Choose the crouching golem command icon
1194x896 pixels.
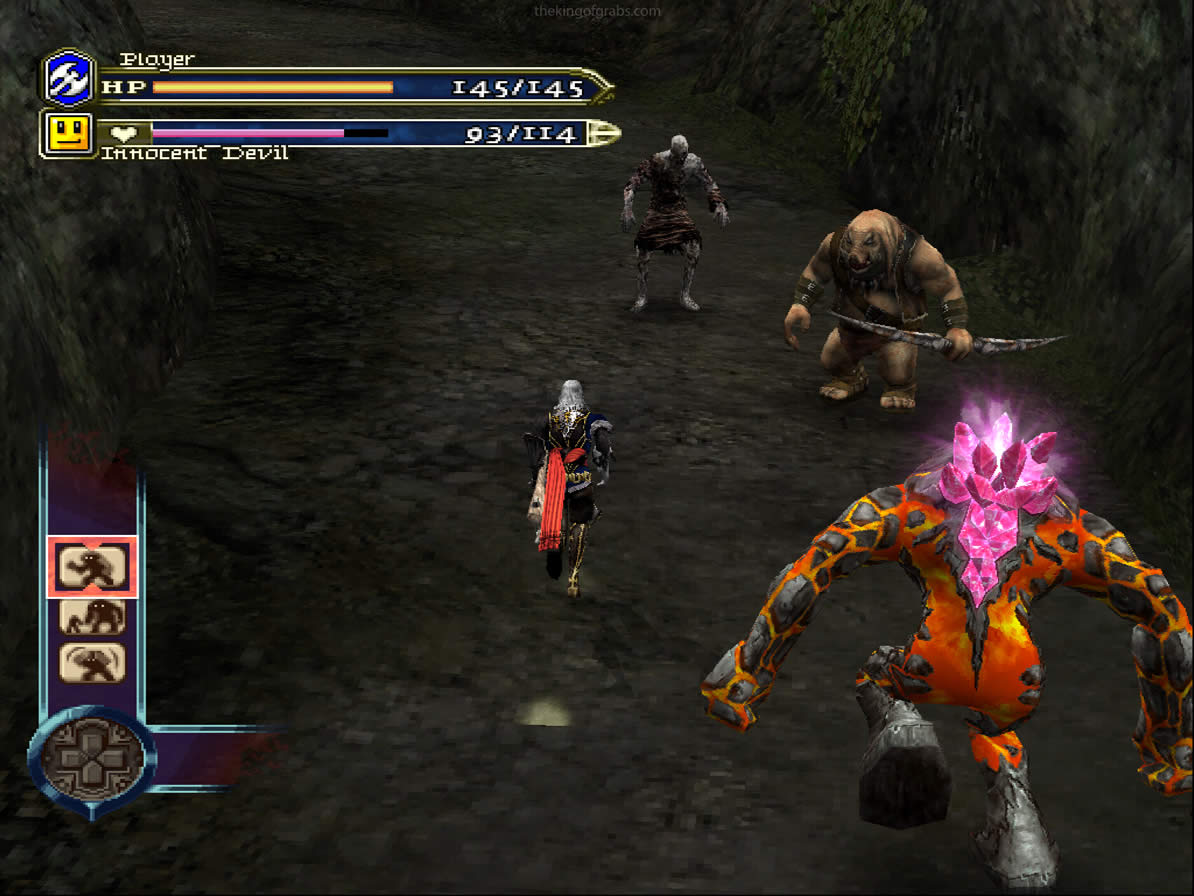(x=92, y=616)
